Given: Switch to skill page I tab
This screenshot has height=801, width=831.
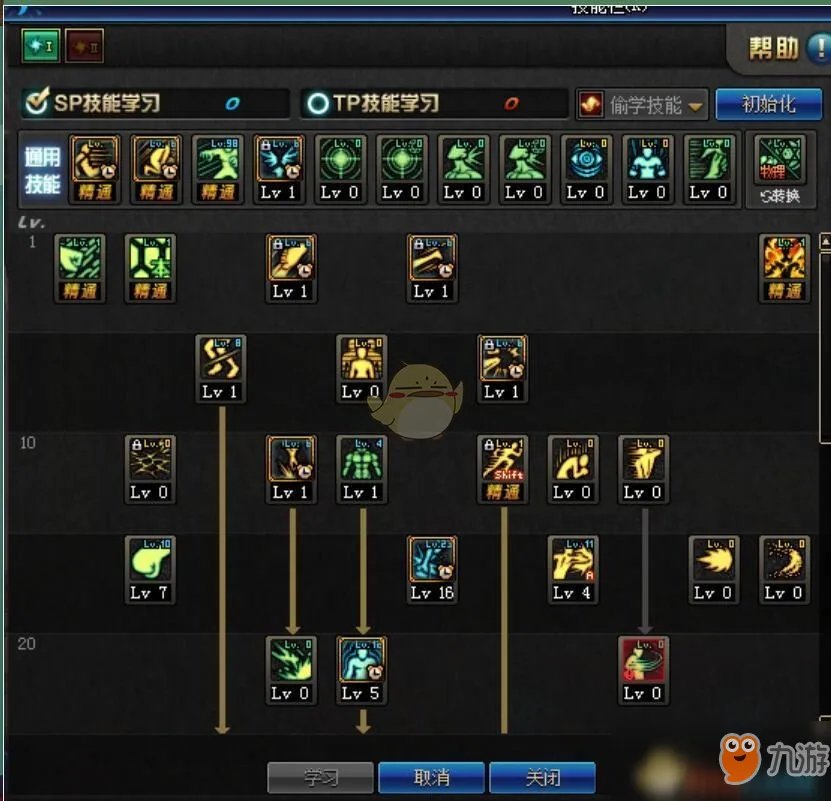Looking at the screenshot, I should (x=40, y=45).
